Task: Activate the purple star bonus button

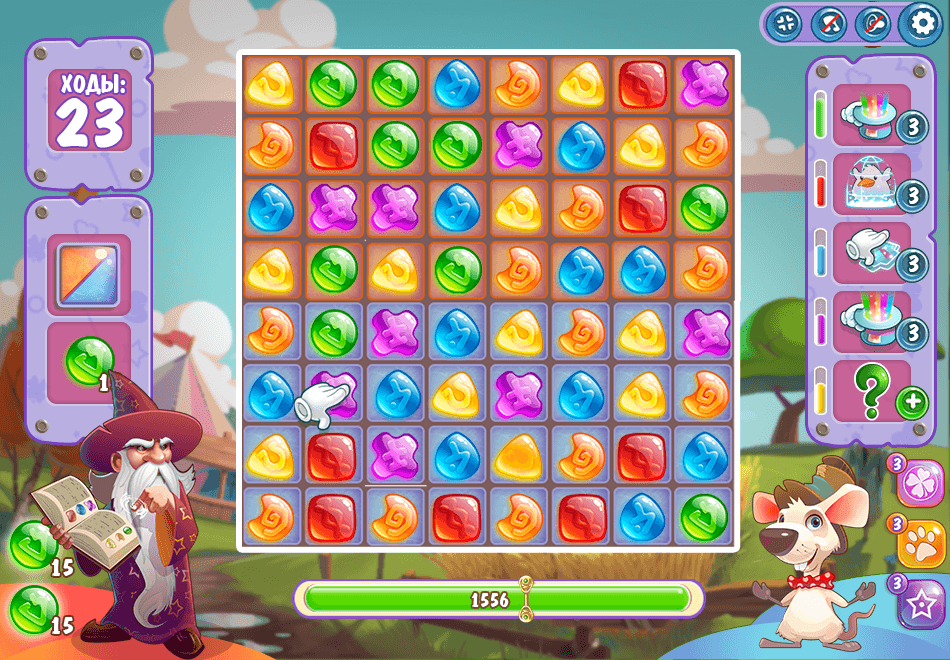Action: point(920,603)
